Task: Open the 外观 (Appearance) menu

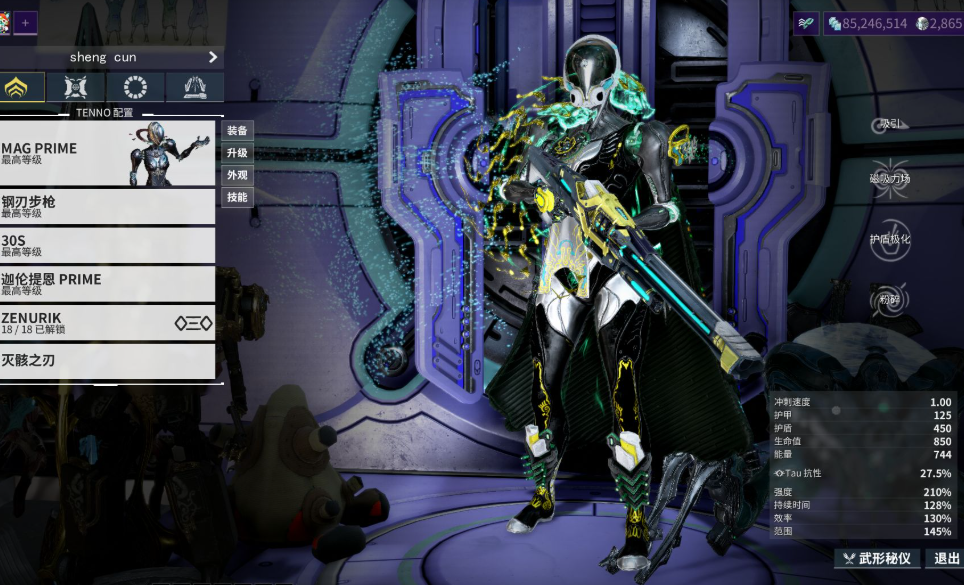Action: pos(237,175)
